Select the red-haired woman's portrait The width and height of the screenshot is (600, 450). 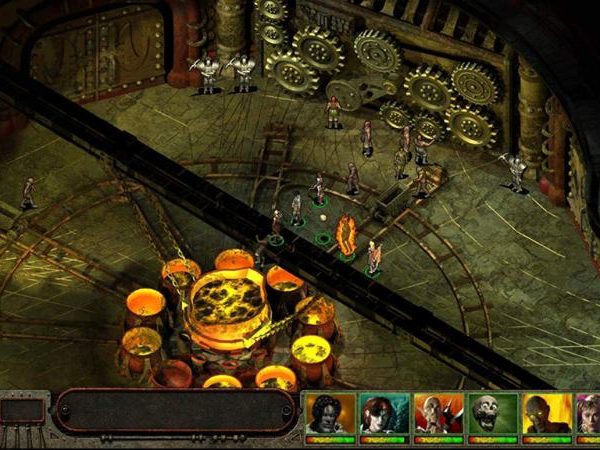(x=385, y=413)
